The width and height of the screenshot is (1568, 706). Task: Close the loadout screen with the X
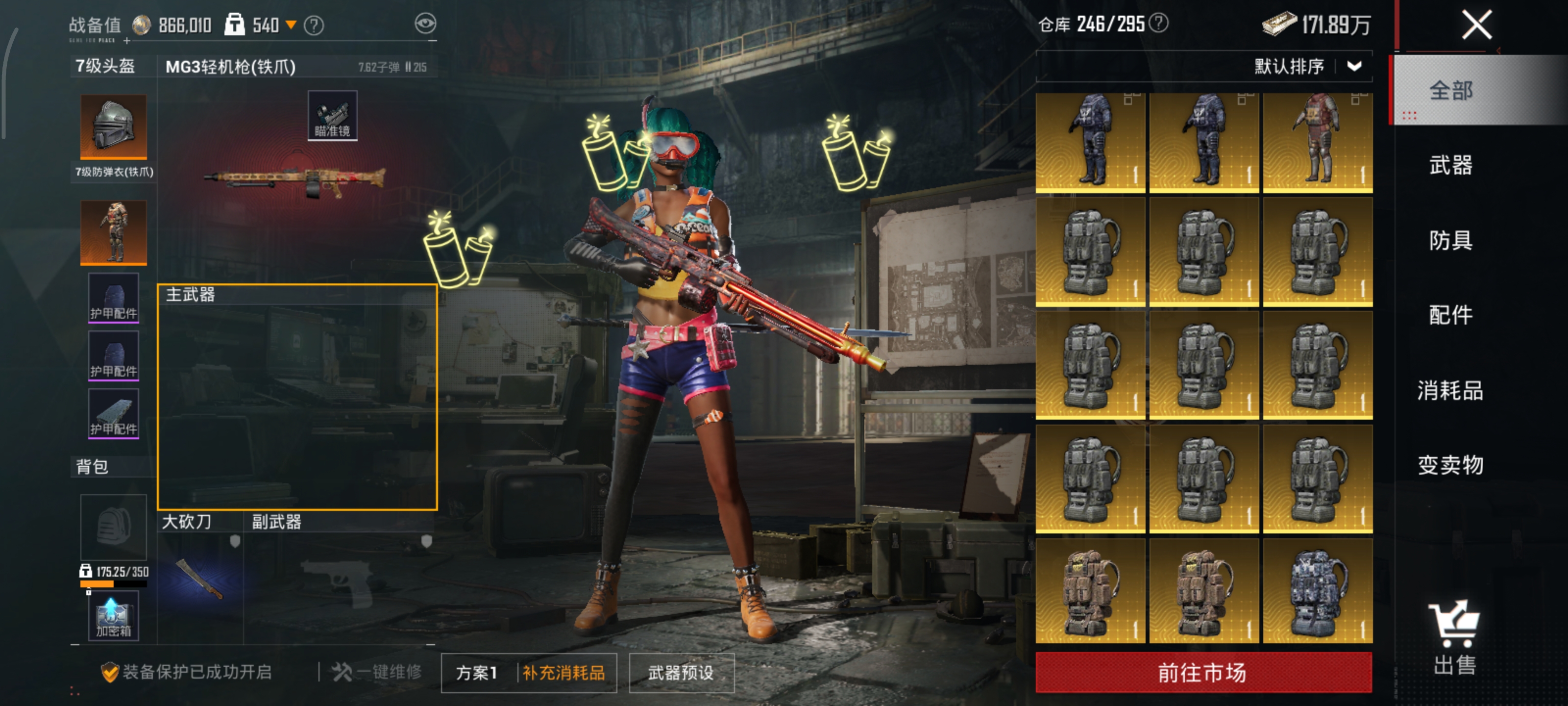click(x=1476, y=25)
